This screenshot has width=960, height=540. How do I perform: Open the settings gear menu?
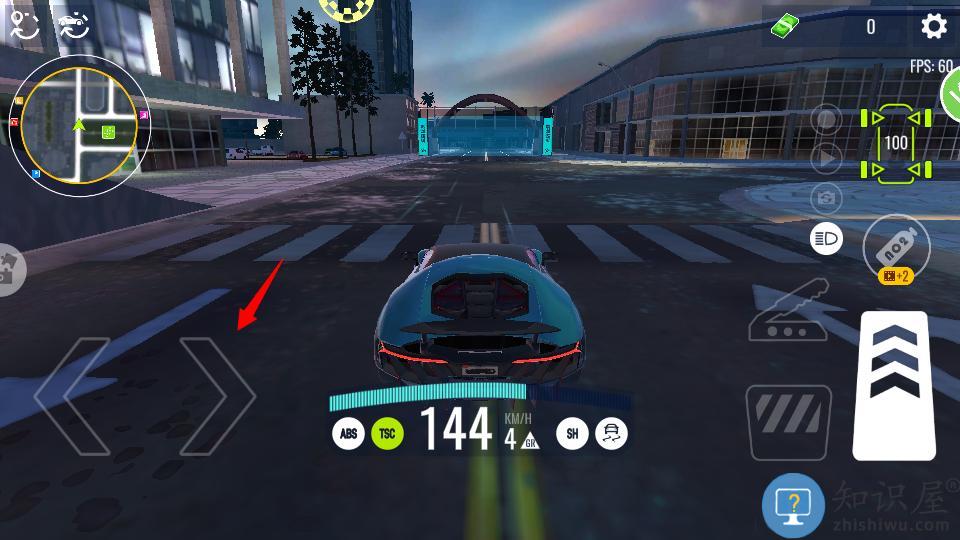click(933, 27)
